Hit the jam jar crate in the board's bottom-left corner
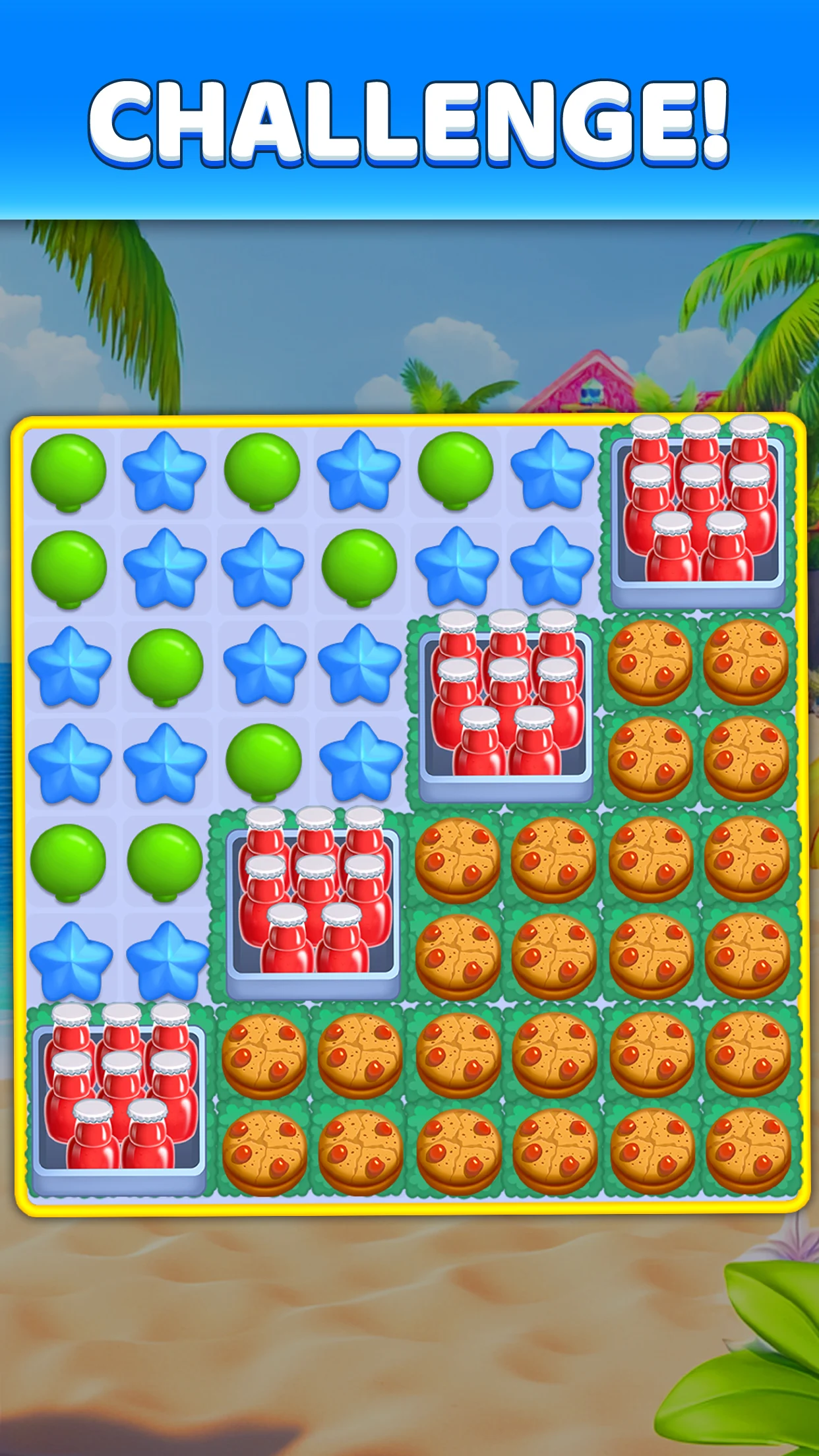 [x=119, y=1099]
